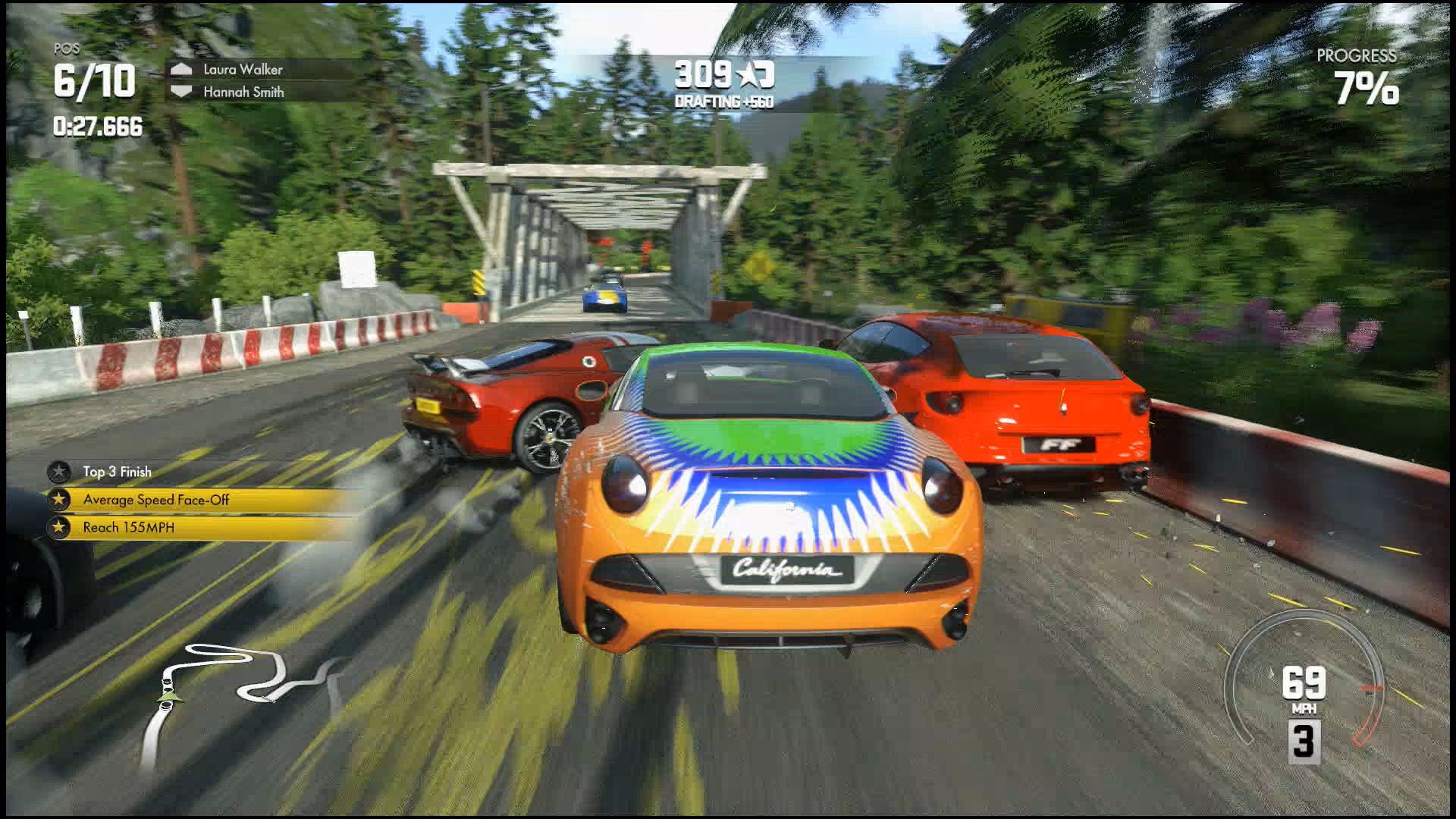This screenshot has width=1456, height=819.
Task: Click the shield badge next to Hannah Smith
Action: point(182,92)
